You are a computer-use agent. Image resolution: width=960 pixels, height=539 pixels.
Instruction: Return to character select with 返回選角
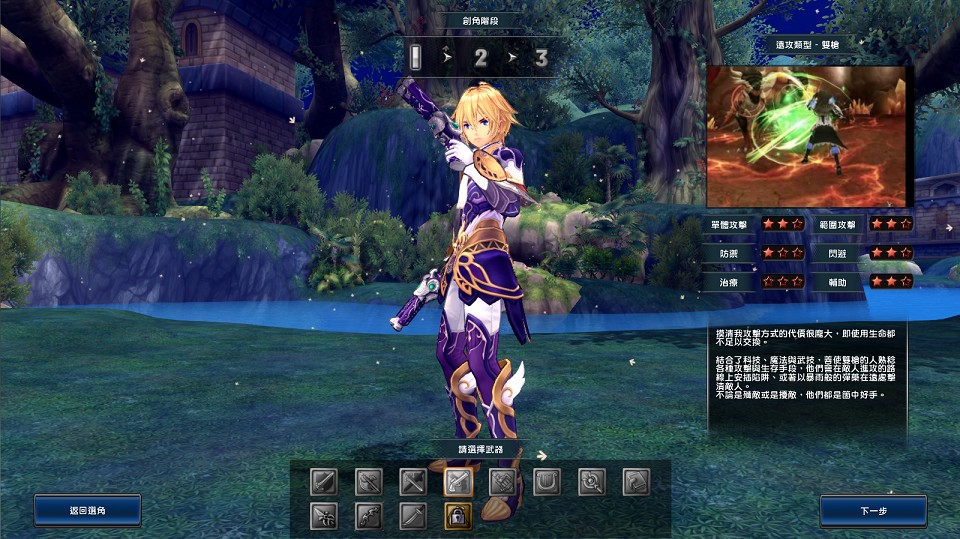coord(87,510)
